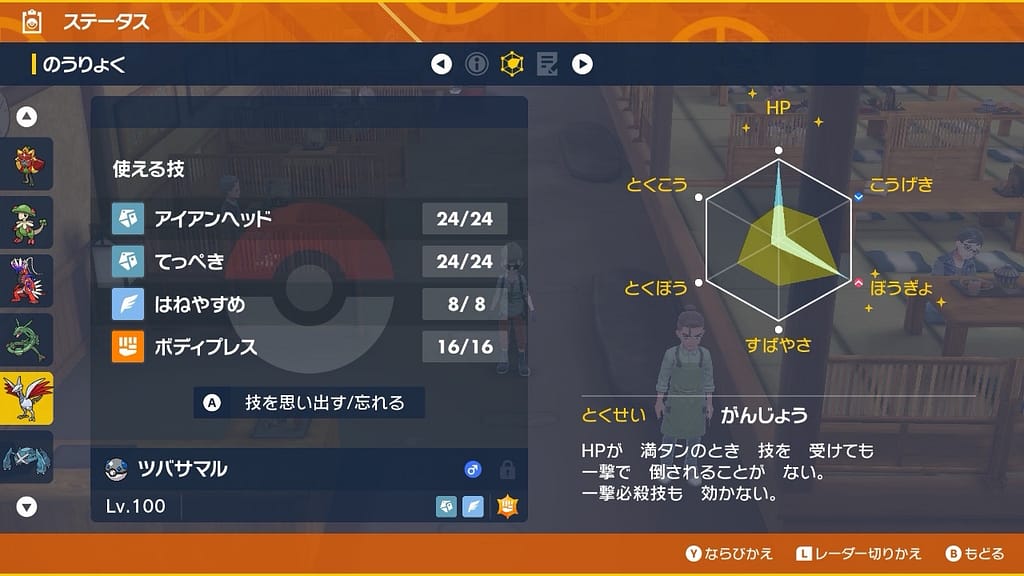Image resolution: width=1024 pixels, height=576 pixels.
Task: Select the highlighted Skarmory party slot
Action: [26, 399]
